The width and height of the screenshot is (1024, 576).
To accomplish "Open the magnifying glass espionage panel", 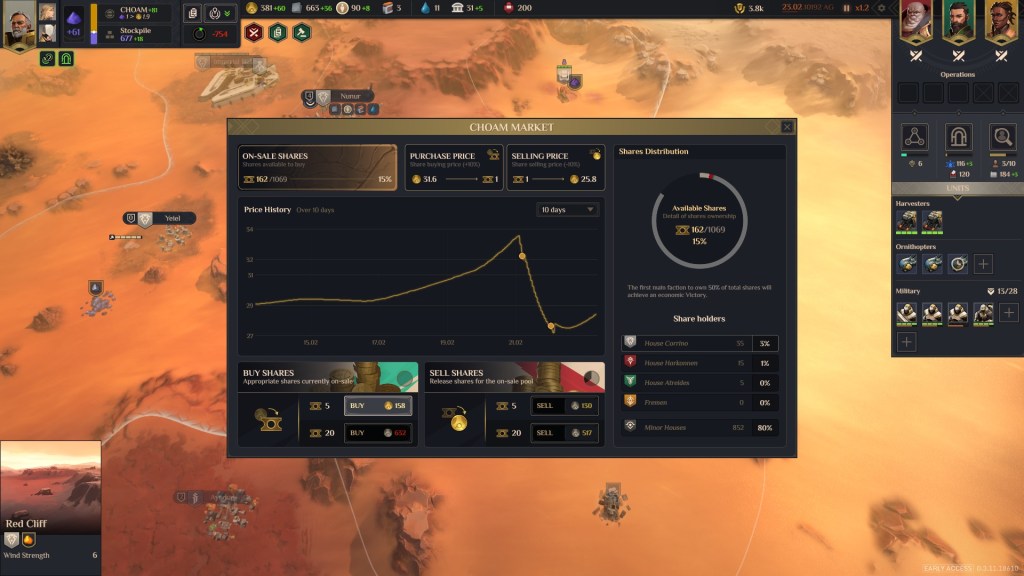I will point(1002,137).
